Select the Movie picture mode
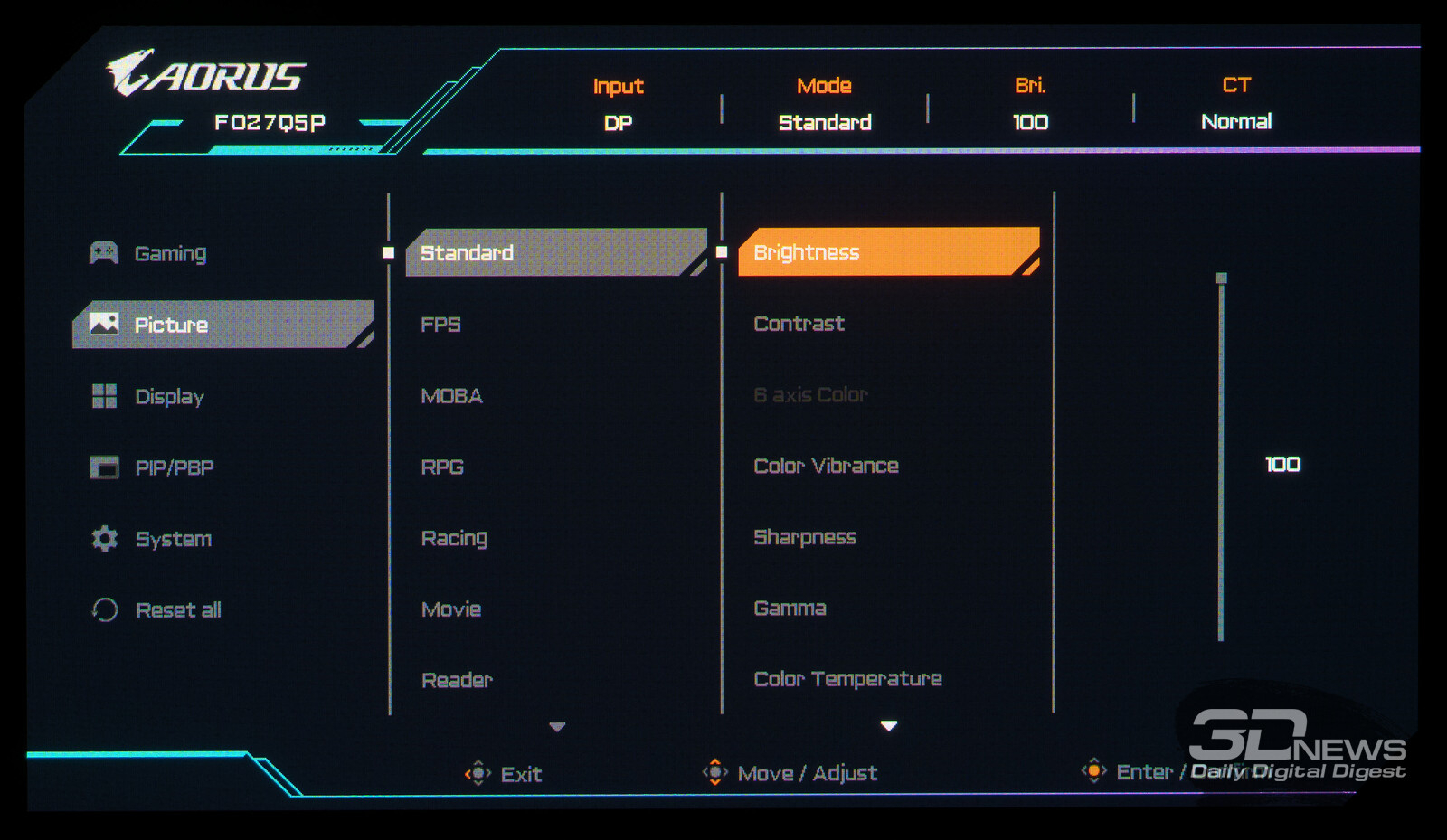 point(450,609)
